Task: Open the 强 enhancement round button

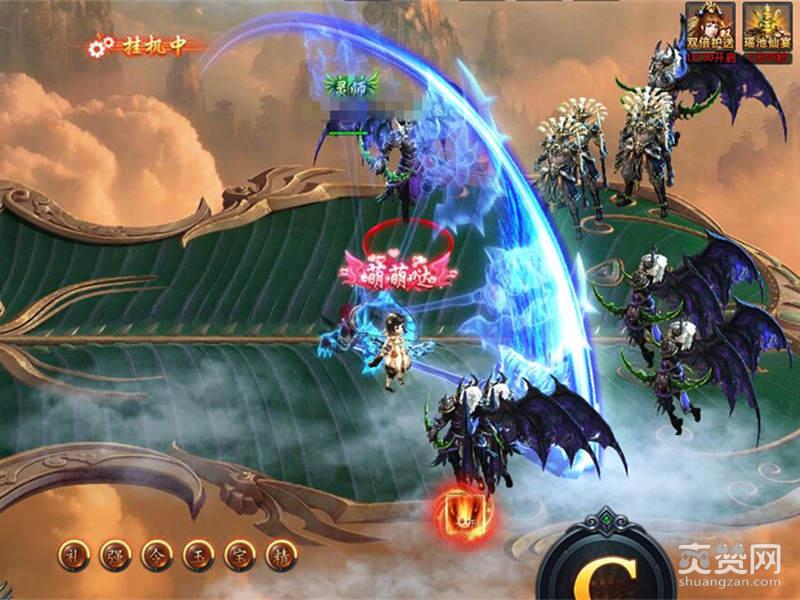Action: point(115,553)
